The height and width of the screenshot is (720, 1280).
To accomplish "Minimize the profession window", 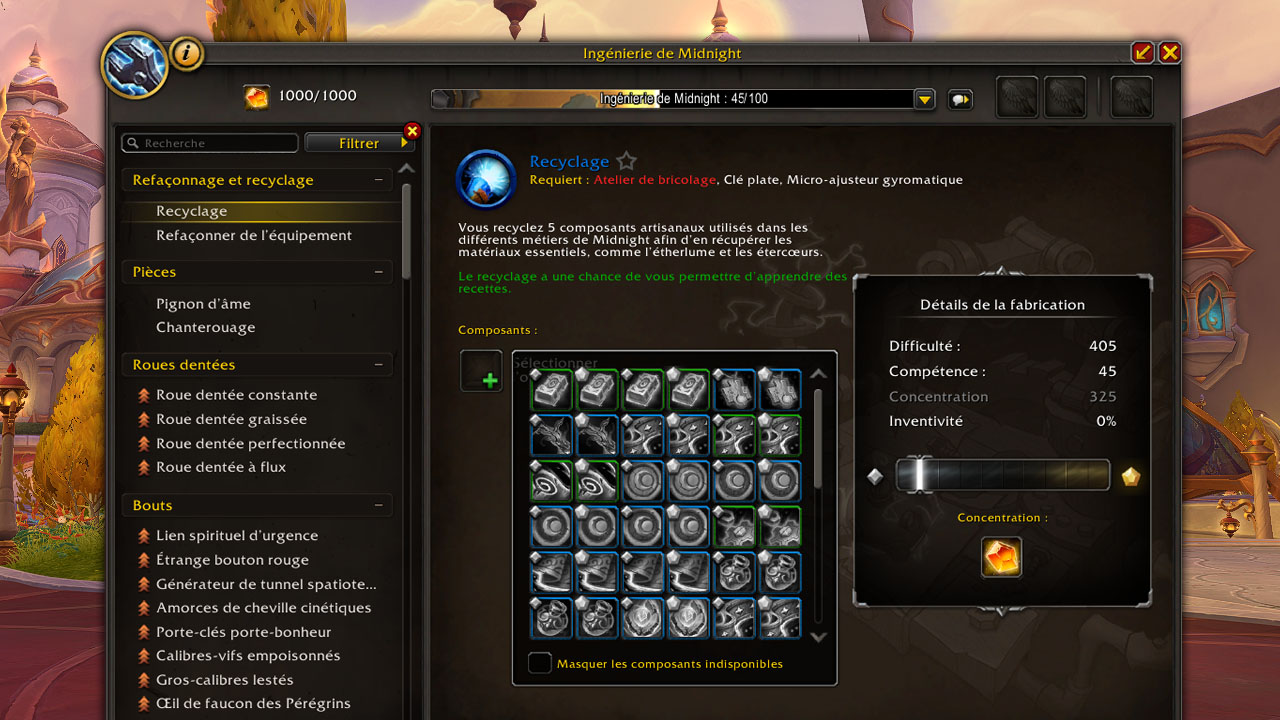I will point(1142,53).
